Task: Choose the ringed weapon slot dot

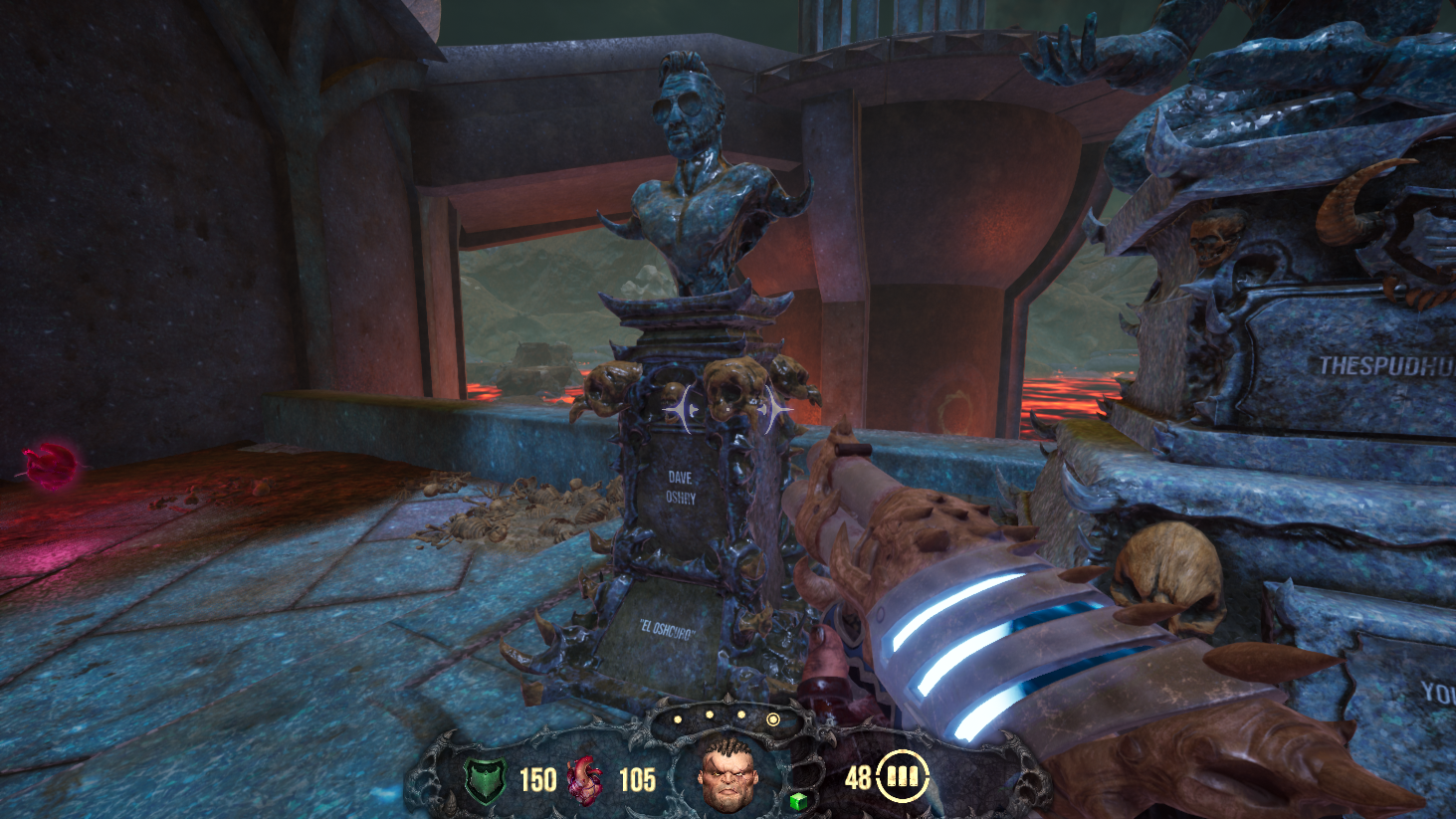Action: 772,719
